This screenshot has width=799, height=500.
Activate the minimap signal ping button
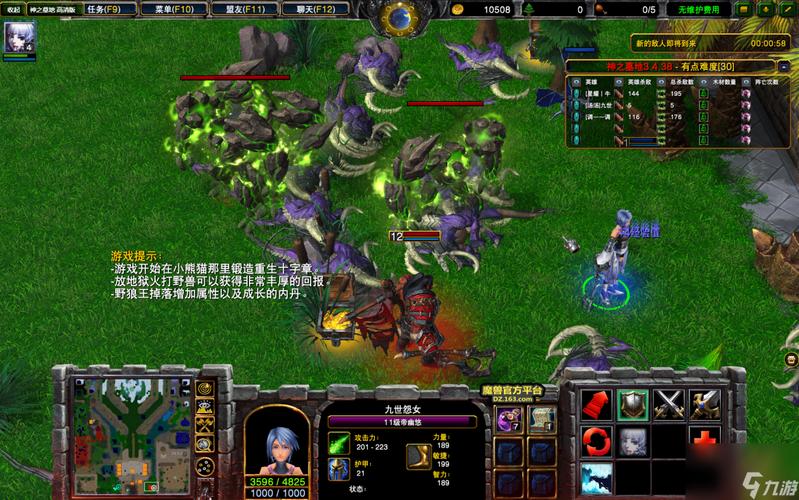205,388
